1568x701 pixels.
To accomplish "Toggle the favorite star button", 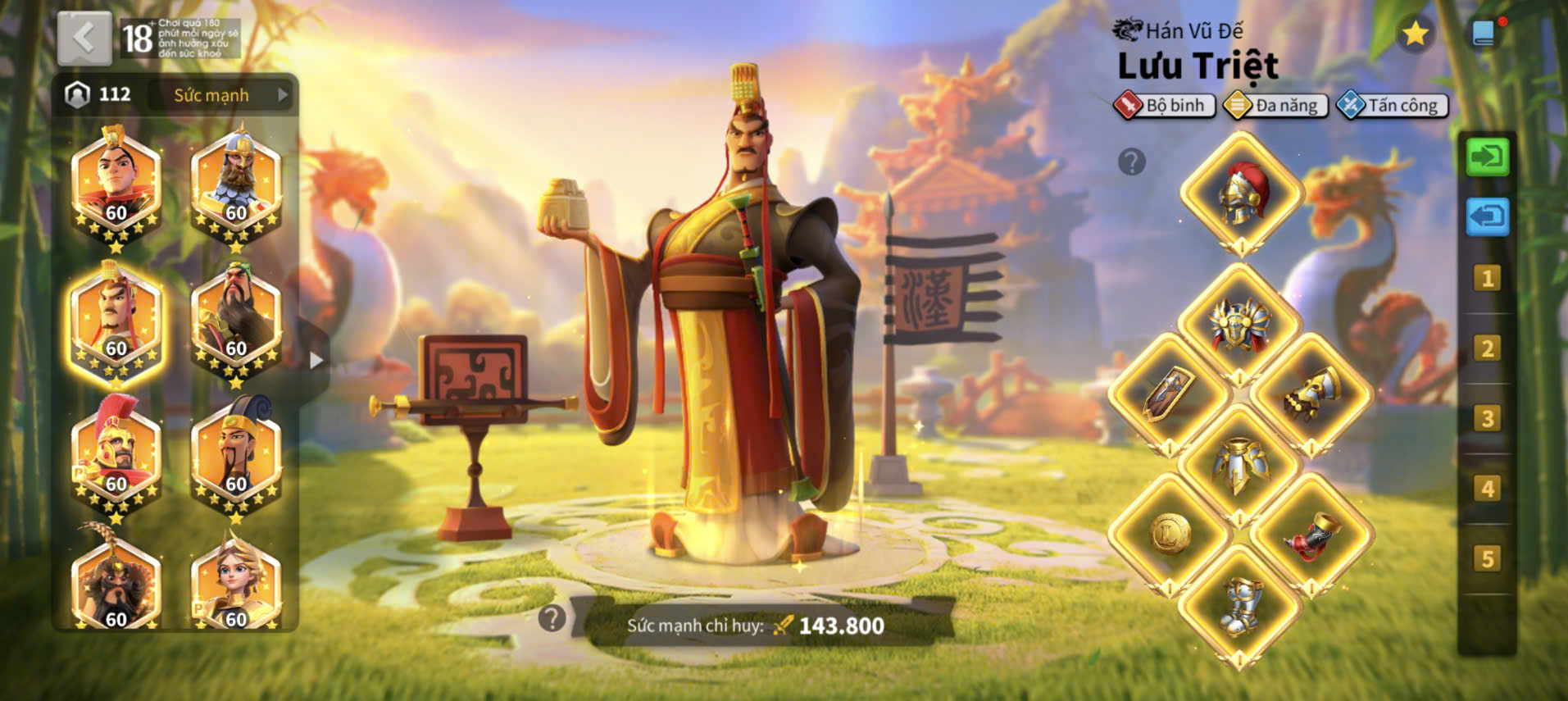I will [x=1415, y=34].
